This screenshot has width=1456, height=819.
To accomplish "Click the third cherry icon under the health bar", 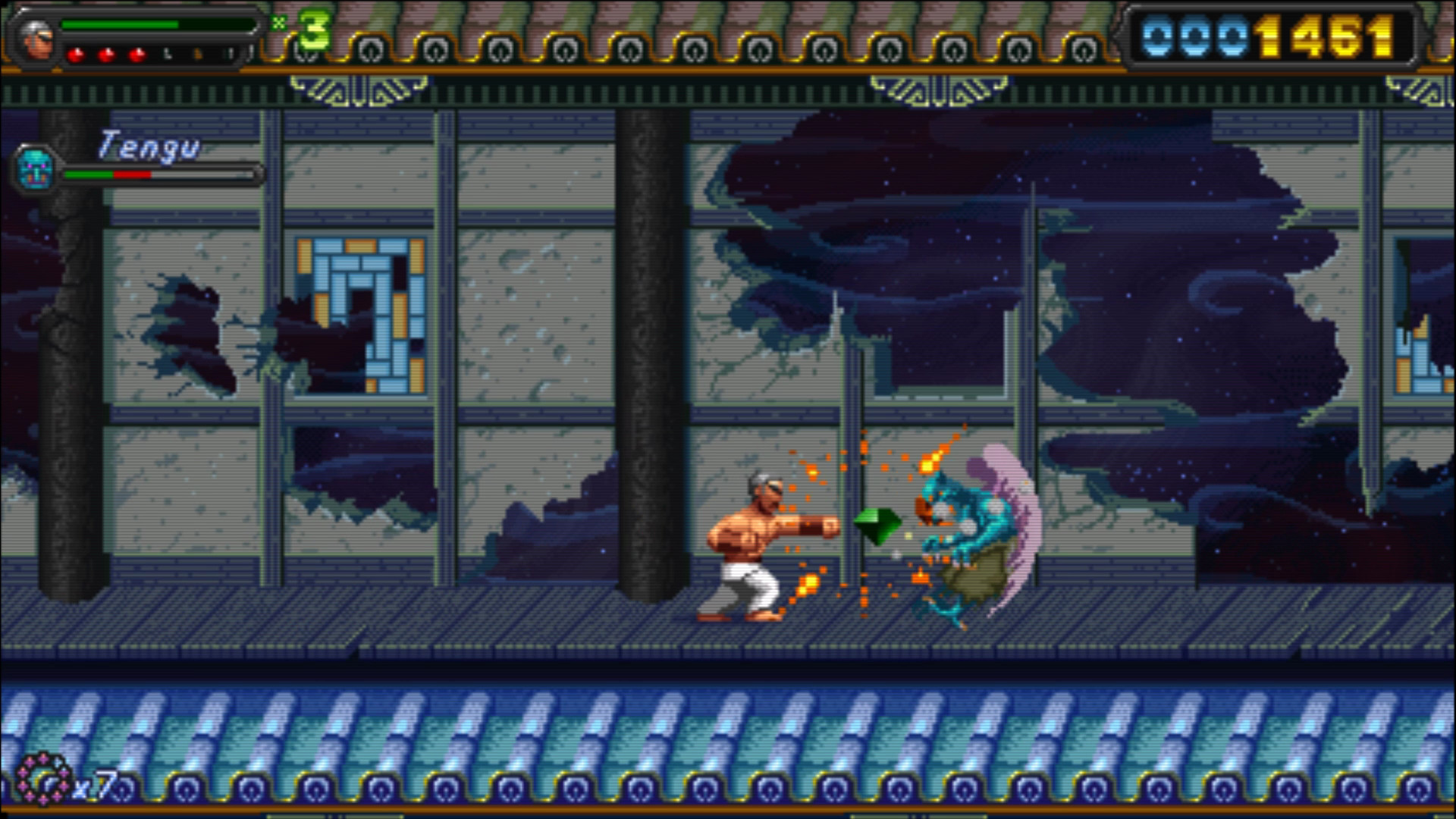I will [x=136, y=54].
